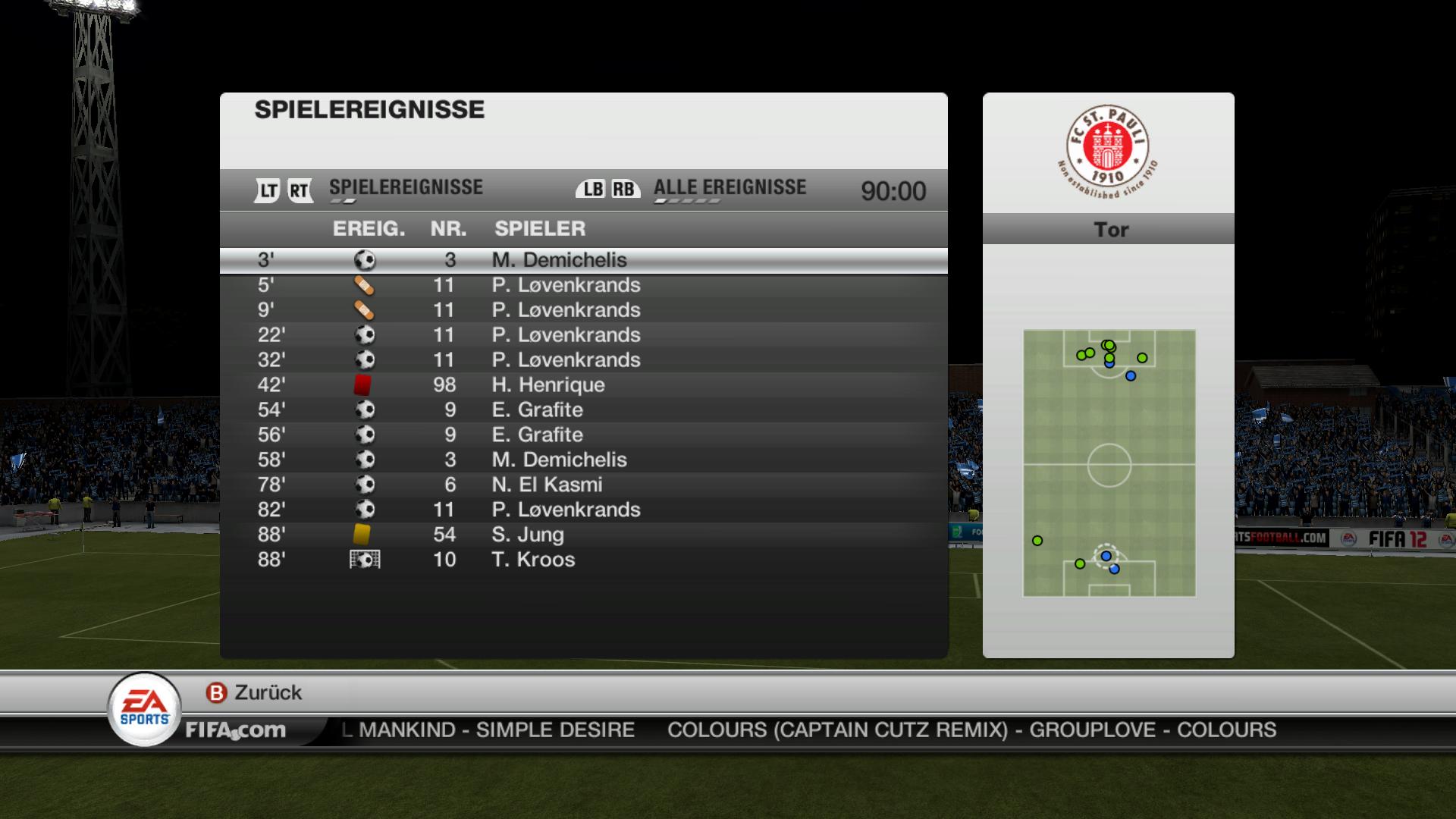1456x819 pixels.
Task: Click the goal location pitch map
Action: 1109,463
